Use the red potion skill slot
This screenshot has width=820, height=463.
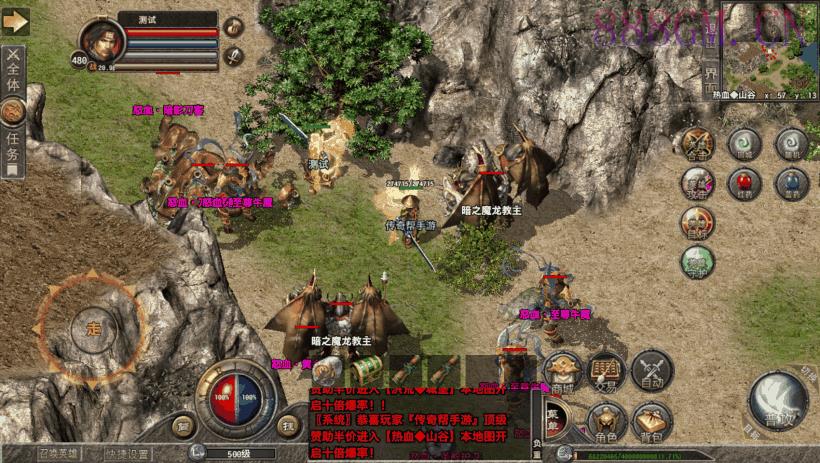(x=743, y=183)
